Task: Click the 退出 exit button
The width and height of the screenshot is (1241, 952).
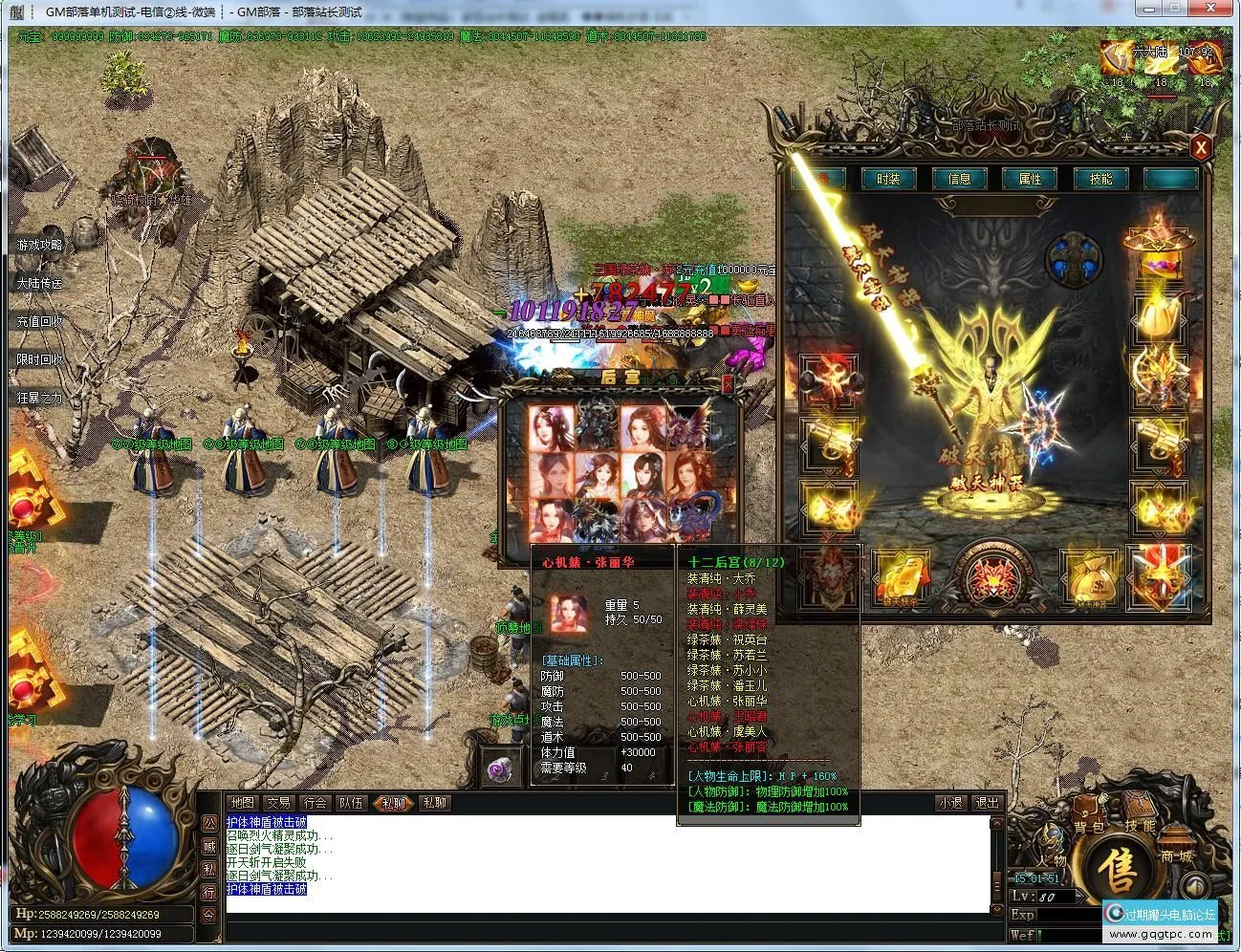Action: click(x=986, y=803)
